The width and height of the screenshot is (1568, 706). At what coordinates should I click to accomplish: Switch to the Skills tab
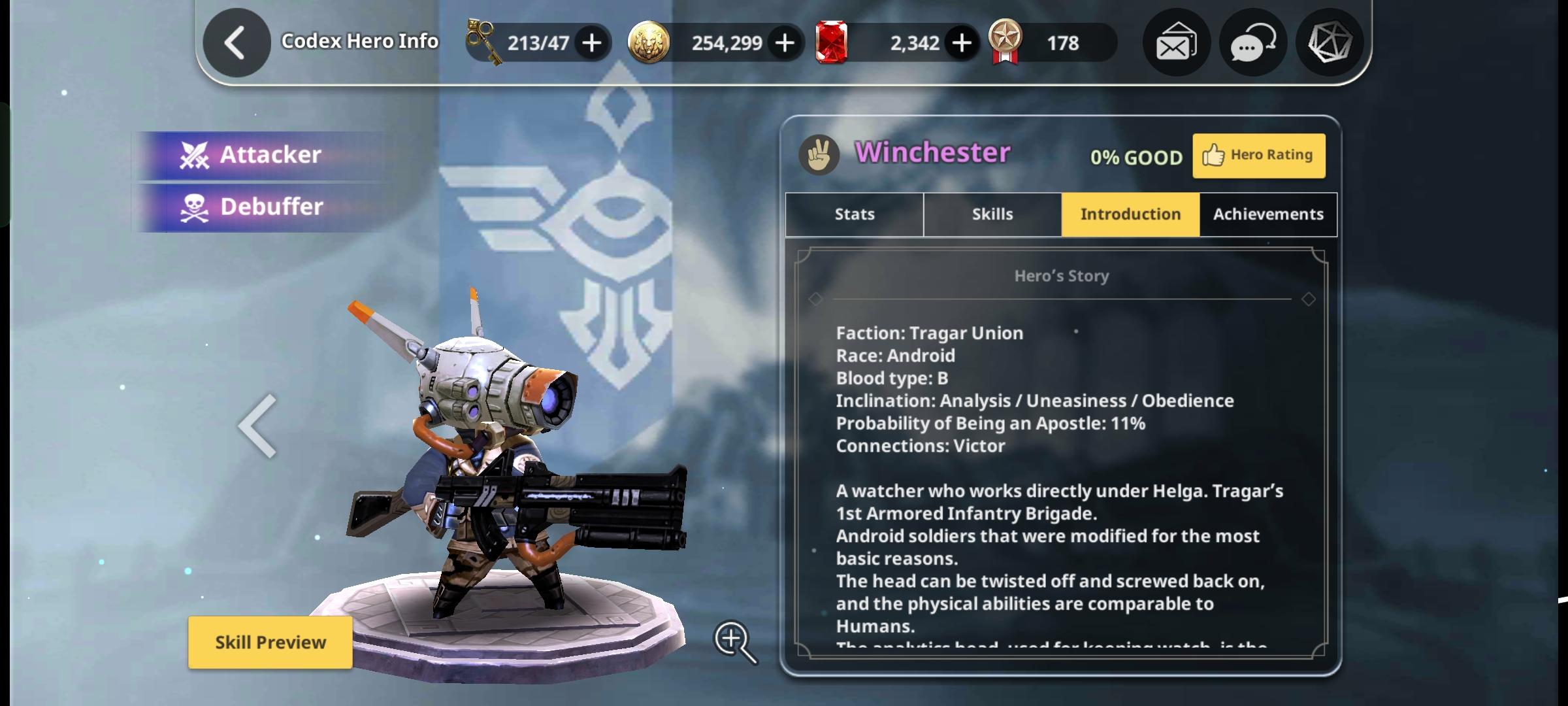992,214
